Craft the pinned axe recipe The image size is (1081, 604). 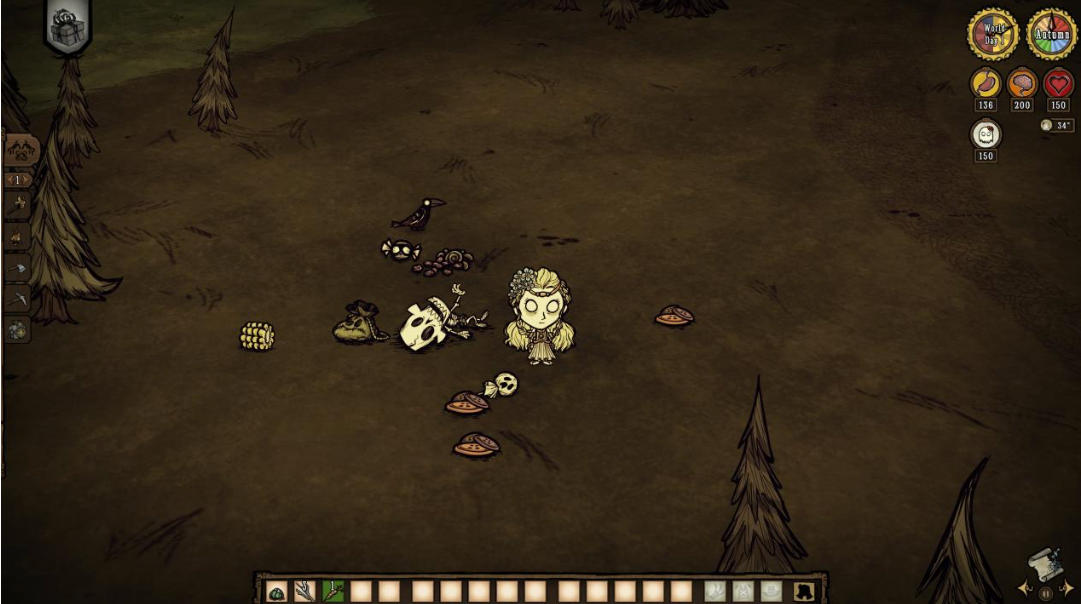point(18,268)
